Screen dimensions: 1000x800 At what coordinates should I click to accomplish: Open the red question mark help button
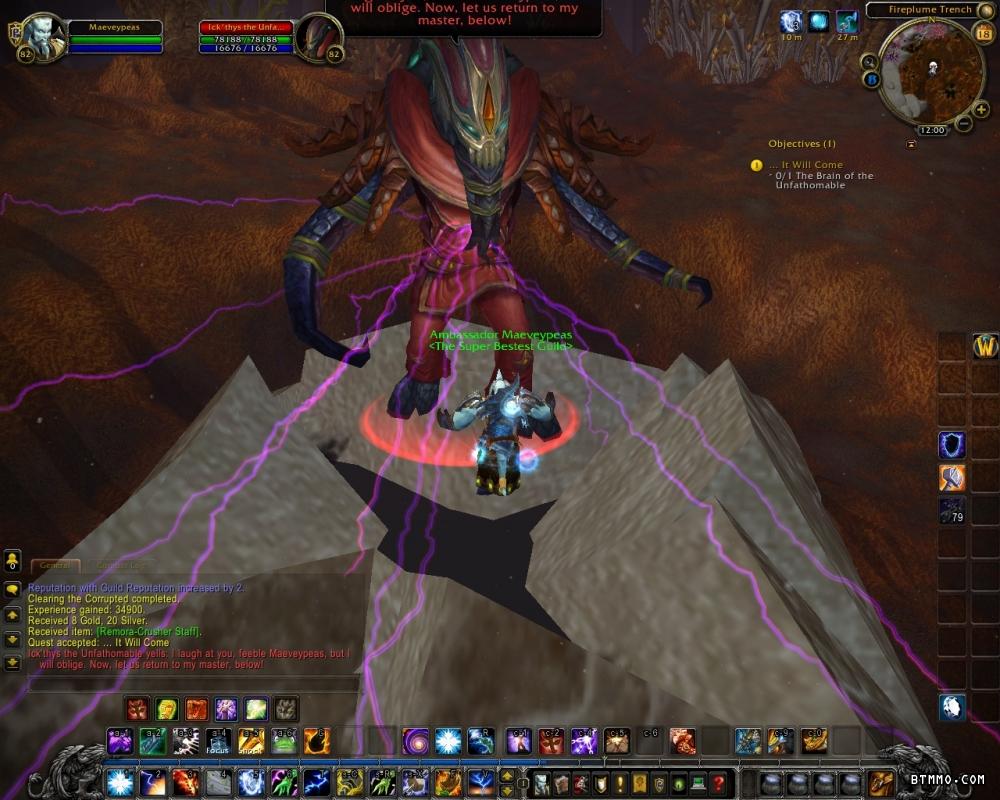pos(718,783)
